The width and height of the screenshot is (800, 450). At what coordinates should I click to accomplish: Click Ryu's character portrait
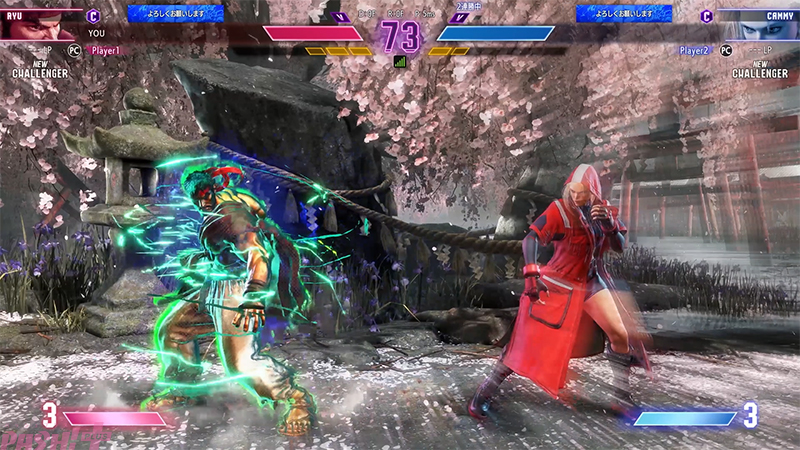click(40, 24)
